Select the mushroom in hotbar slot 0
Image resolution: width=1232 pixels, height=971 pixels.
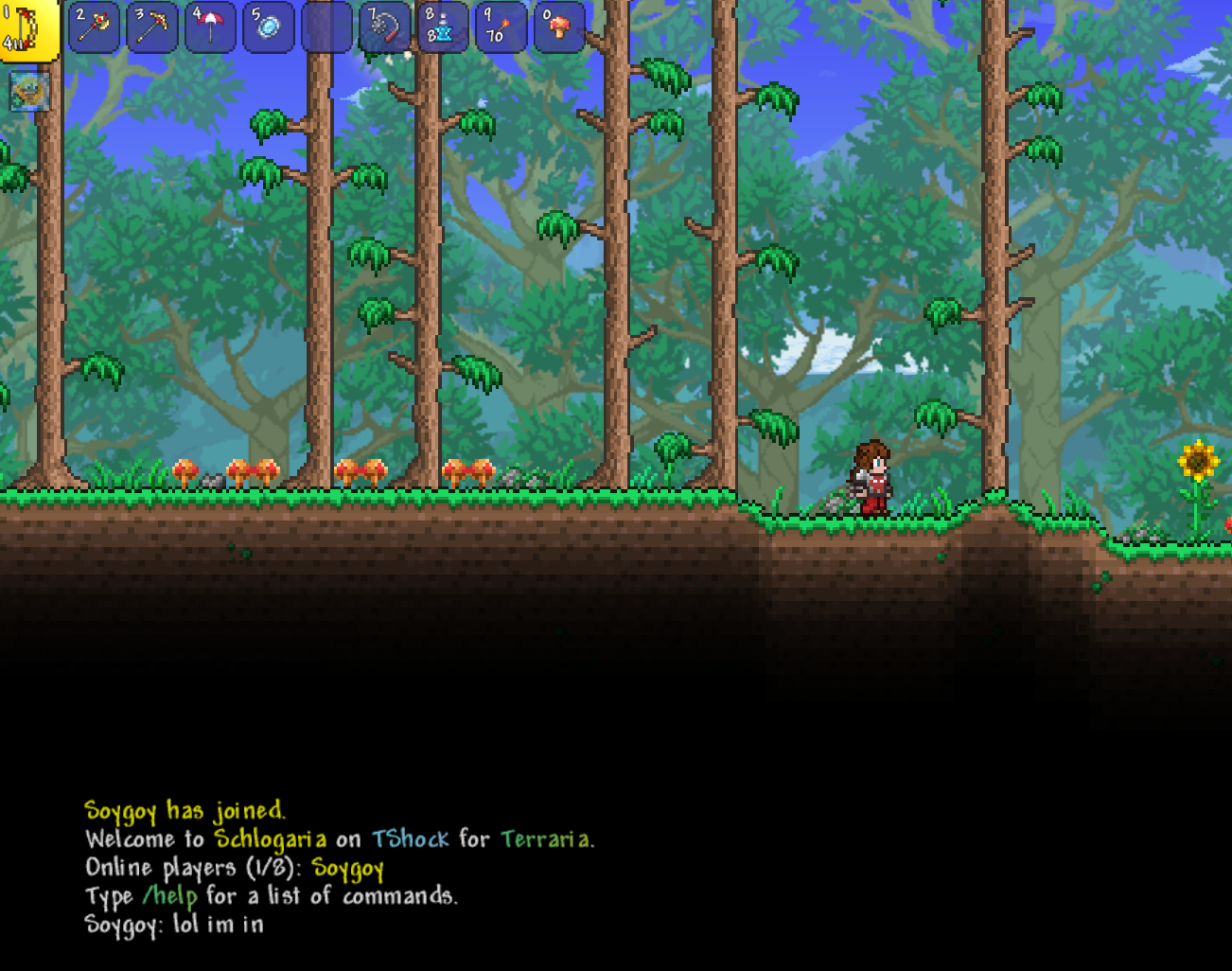[559, 27]
